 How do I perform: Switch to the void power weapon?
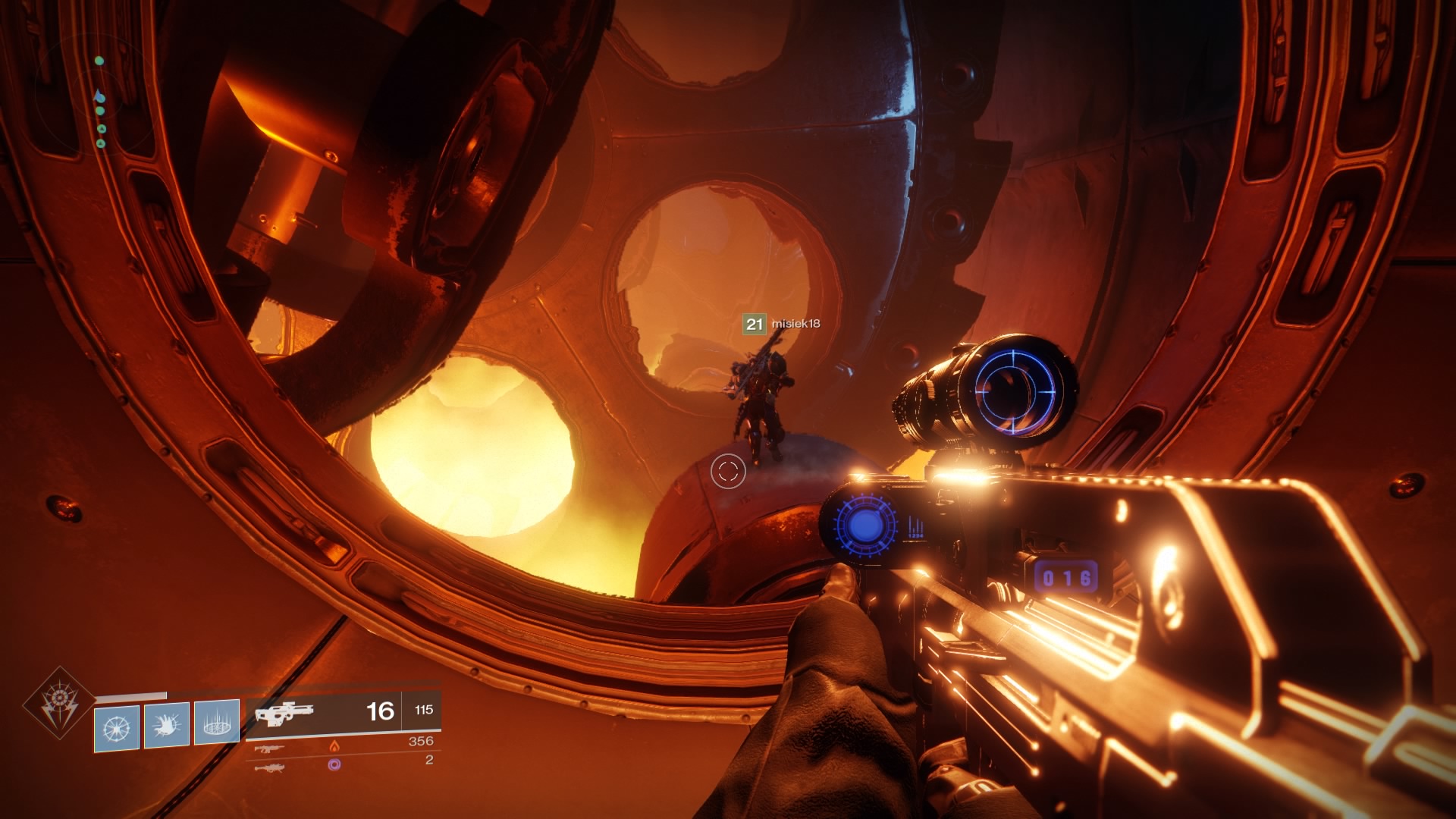[x=270, y=767]
